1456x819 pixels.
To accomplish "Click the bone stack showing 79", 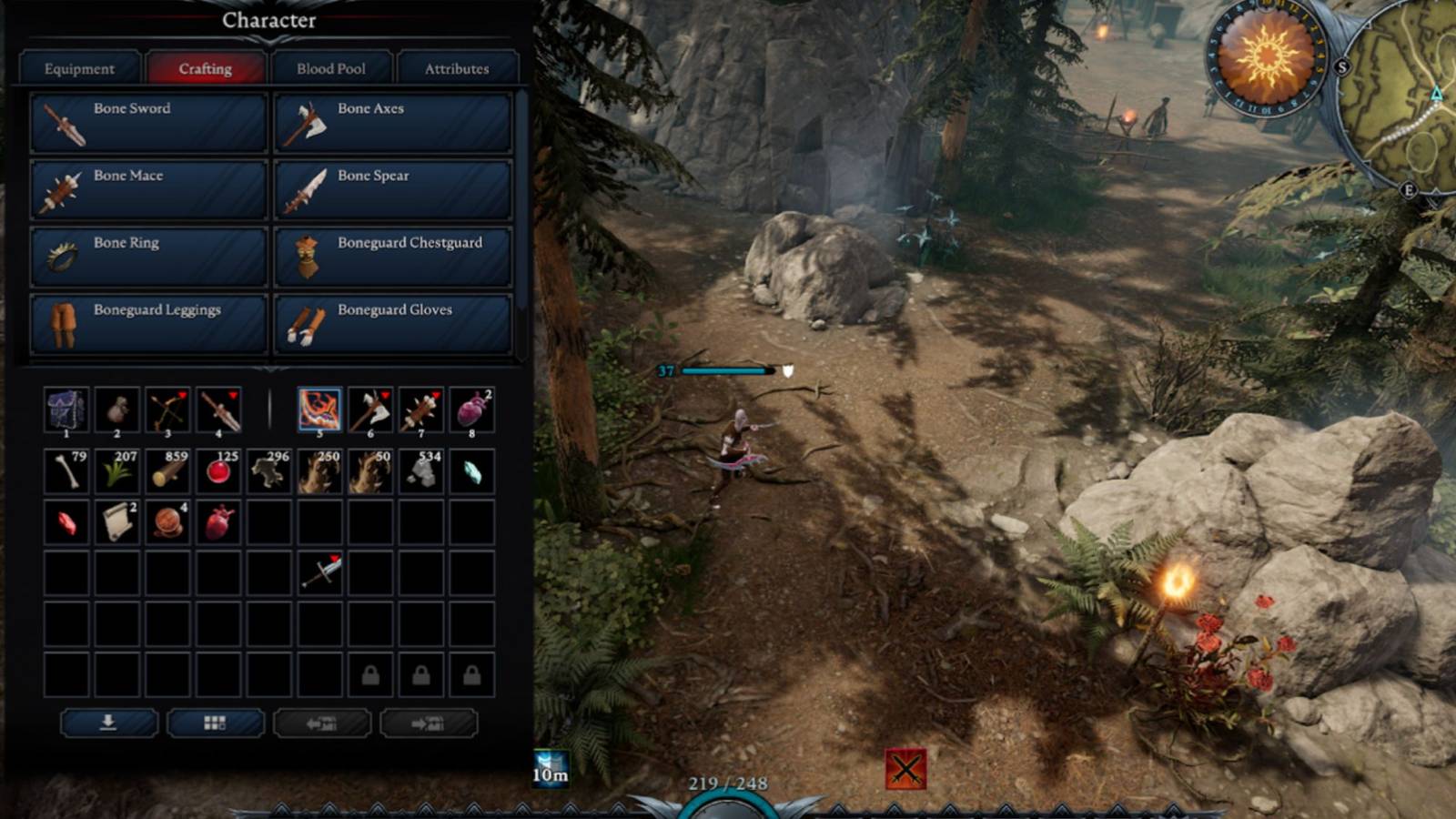I will coord(68,471).
